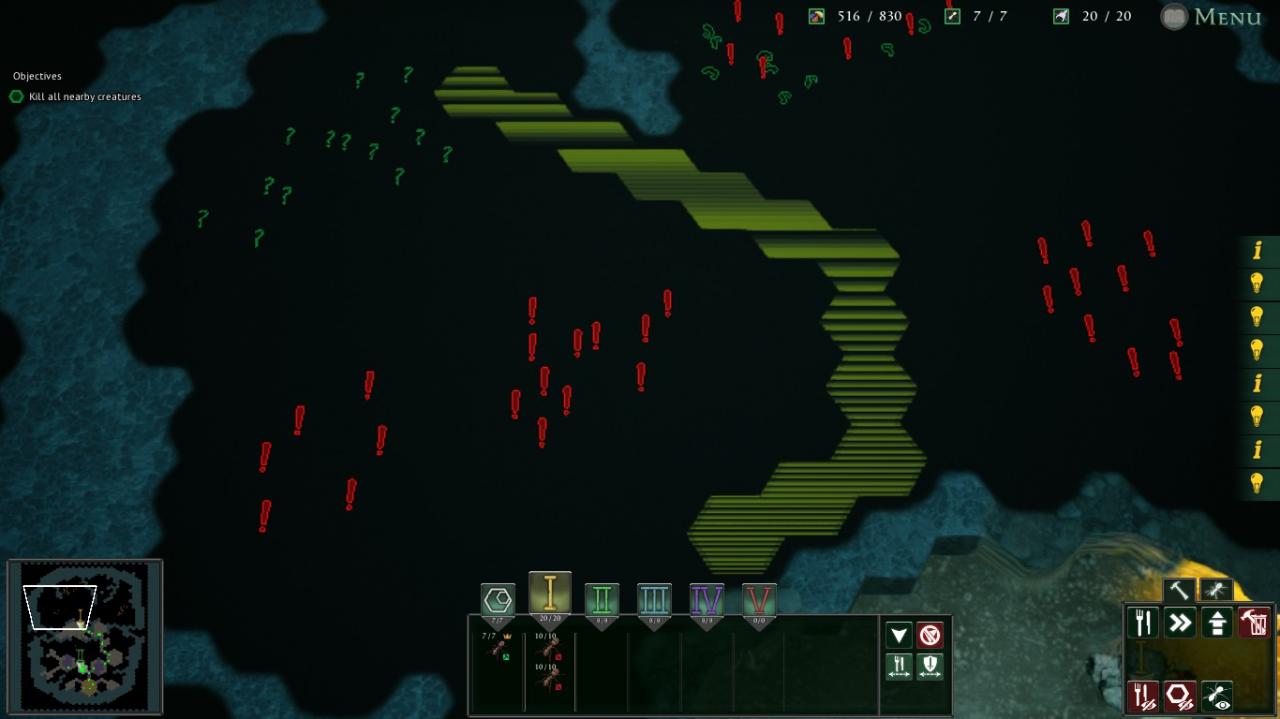Open the Menu button
The image size is (1280, 719).
[1212, 17]
